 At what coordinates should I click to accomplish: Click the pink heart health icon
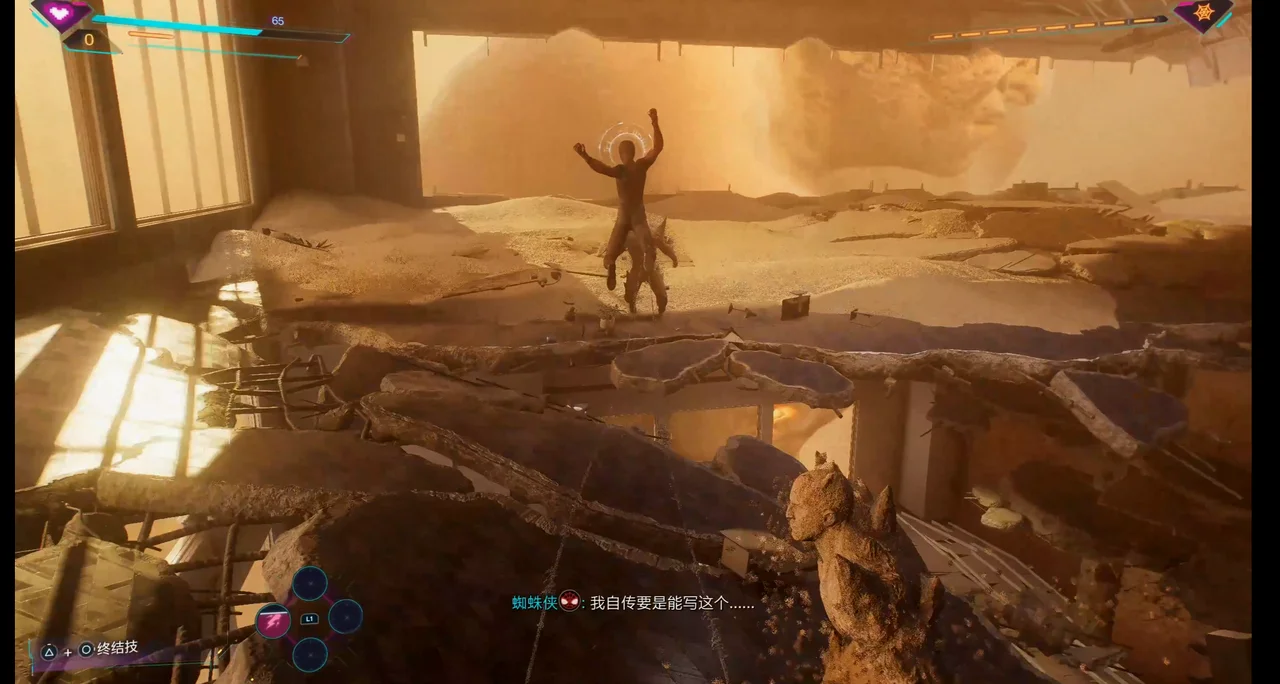pos(61,13)
